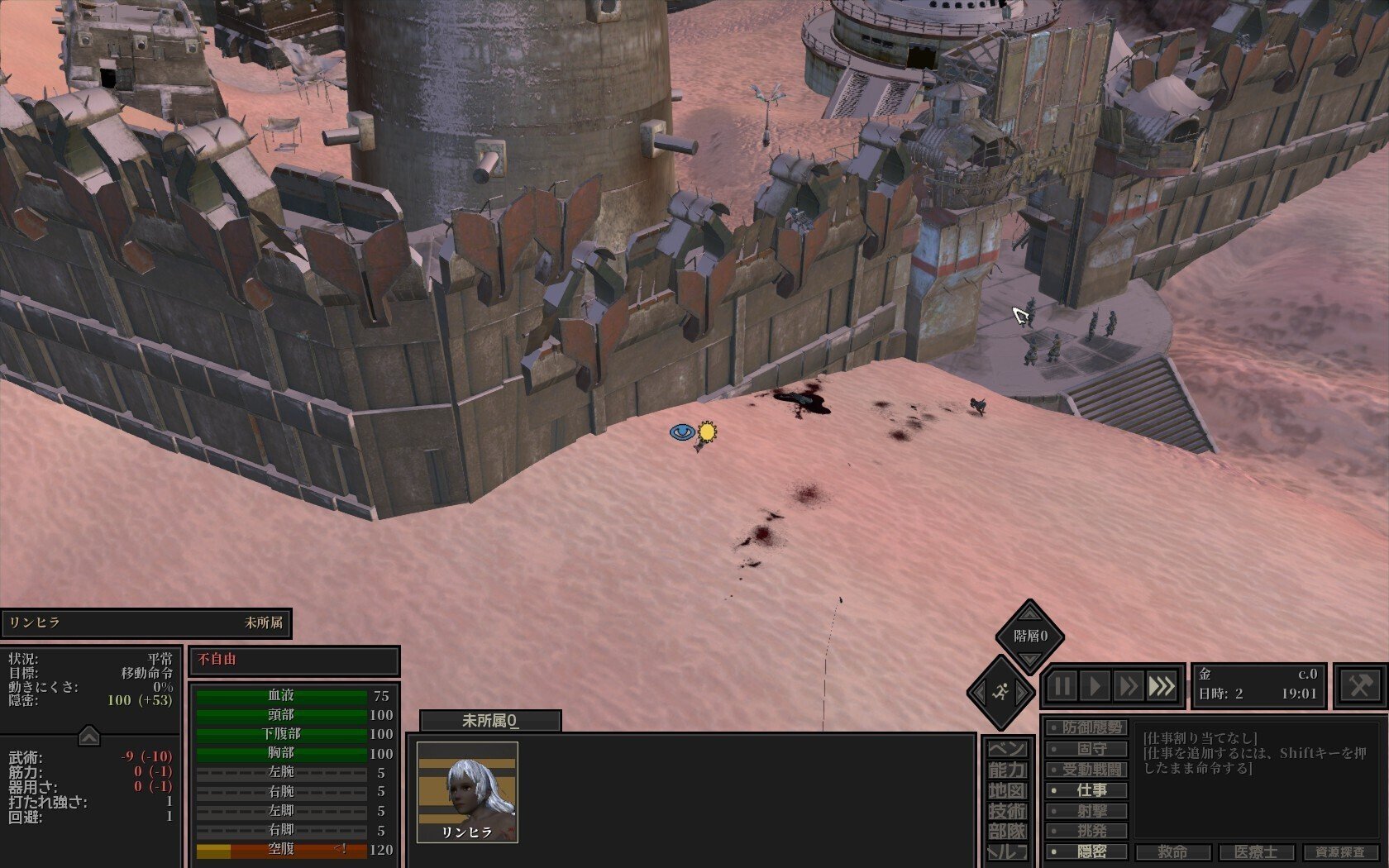Click the 資源探査 prospecting button
Viewport: 1389px width, 868px height.
1339,852
